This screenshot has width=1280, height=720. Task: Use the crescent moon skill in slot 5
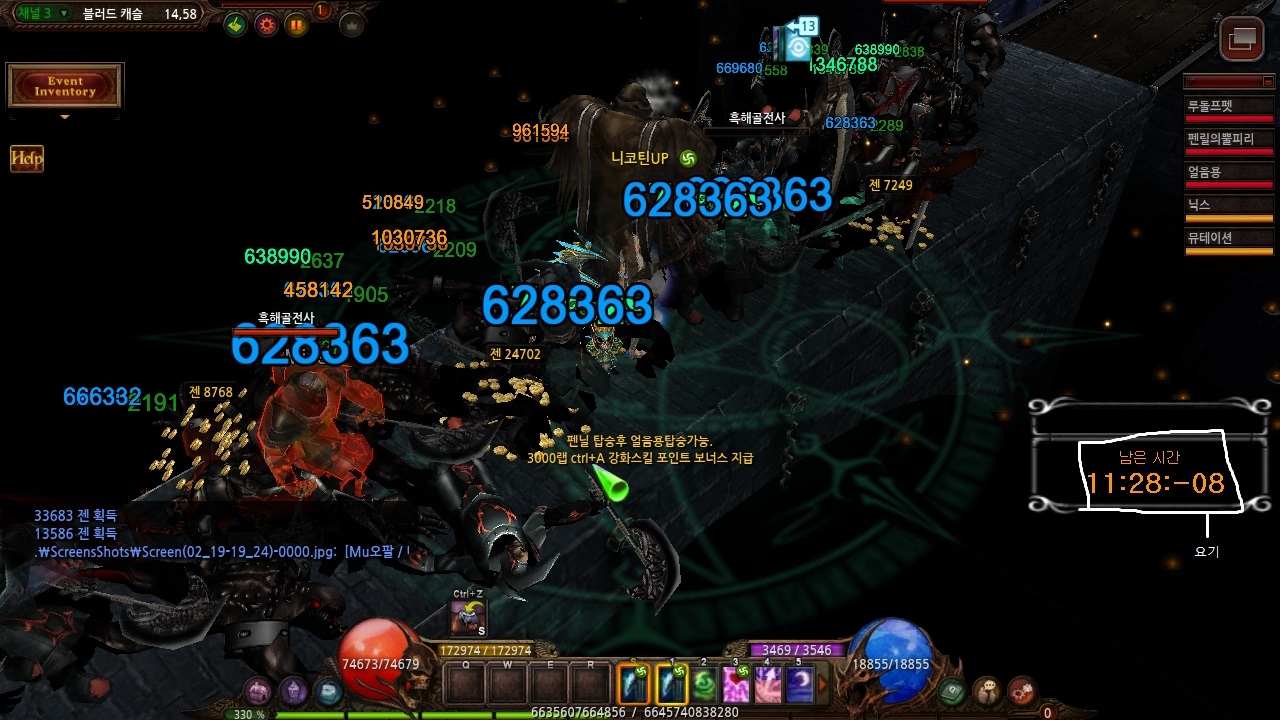click(799, 684)
